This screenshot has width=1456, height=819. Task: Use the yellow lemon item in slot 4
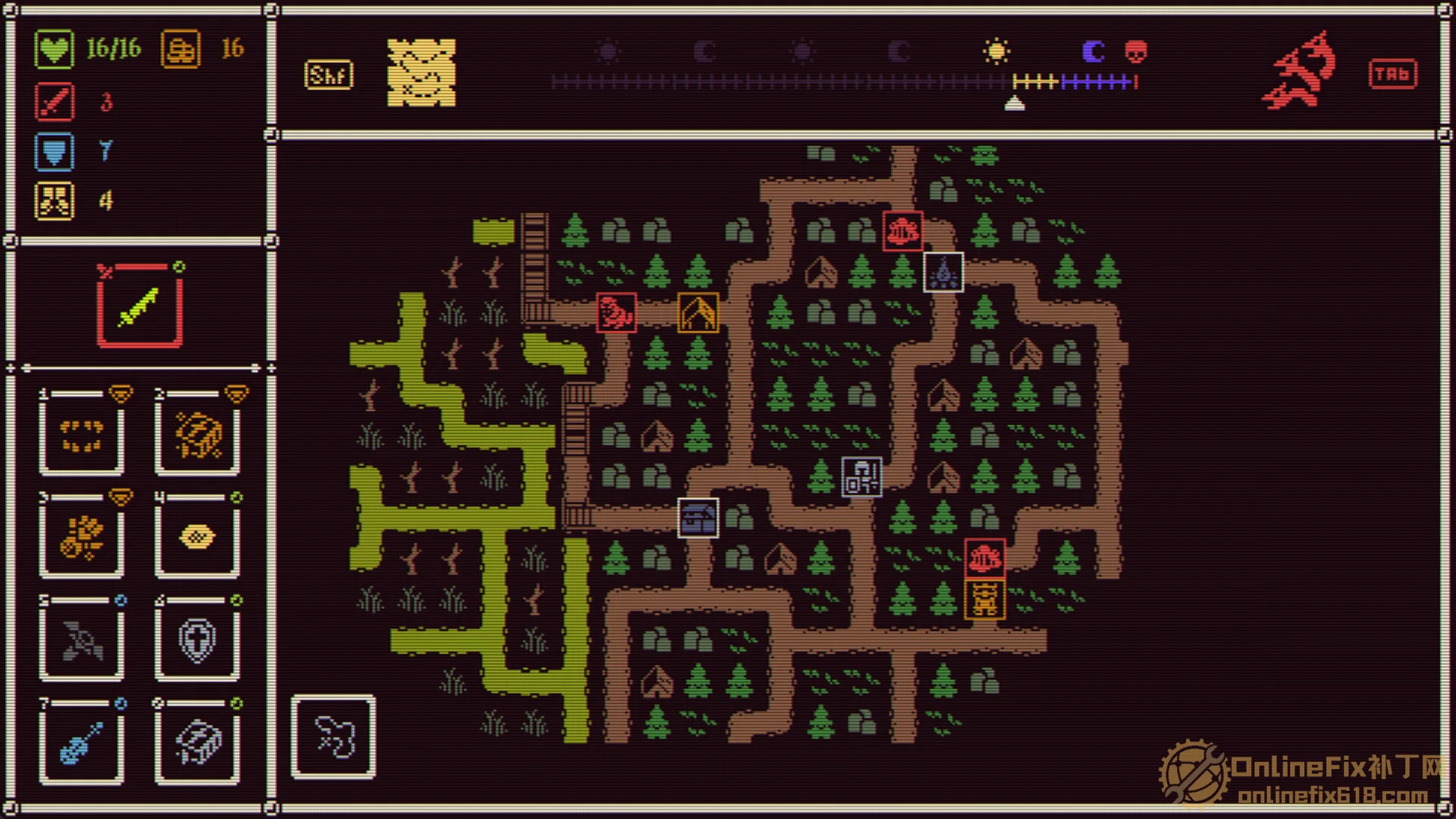pos(198,538)
